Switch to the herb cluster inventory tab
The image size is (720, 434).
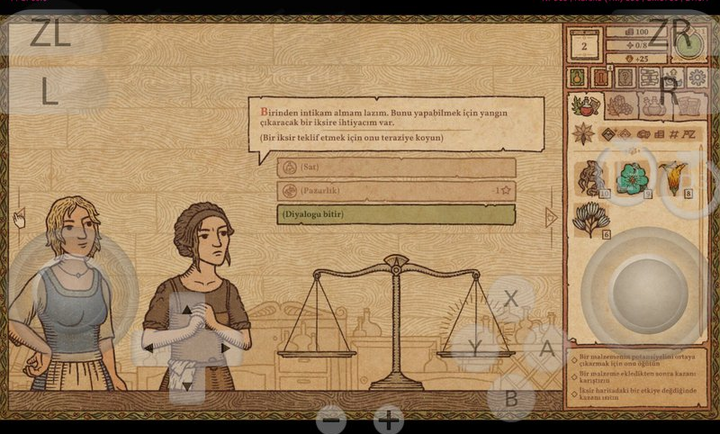pos(622,105)
